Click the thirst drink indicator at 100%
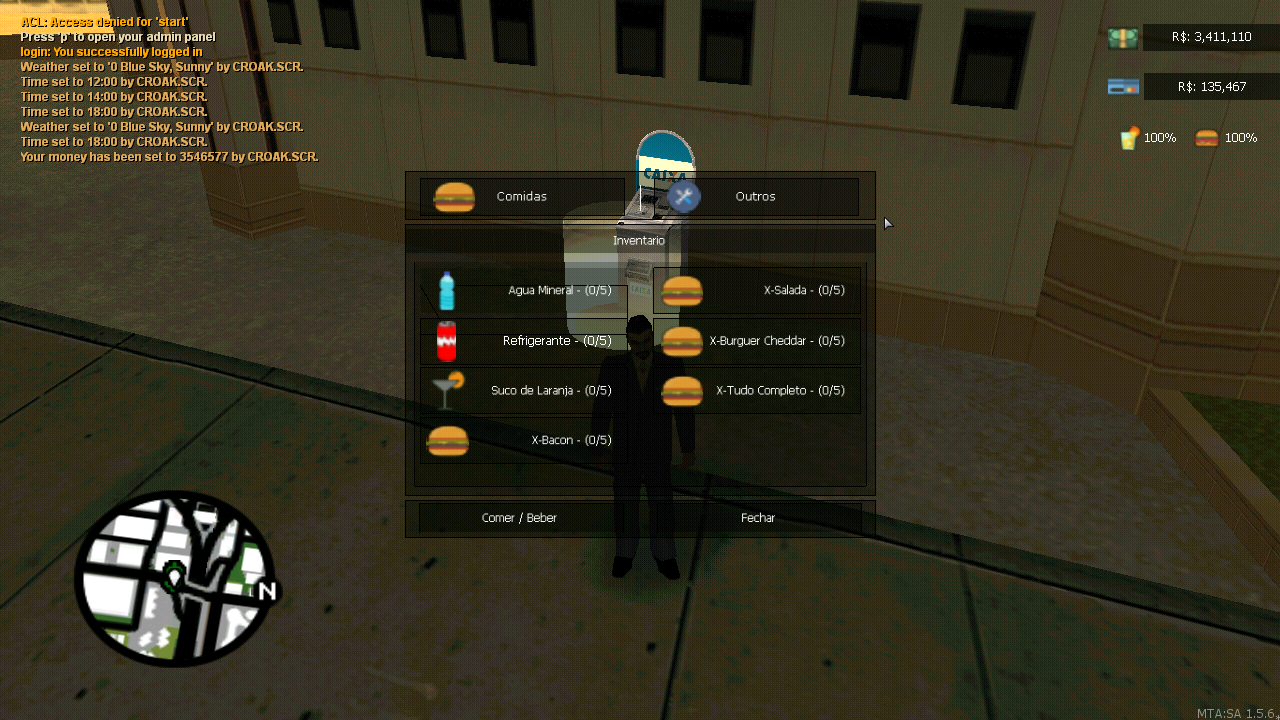 [x=1128, y=137]
